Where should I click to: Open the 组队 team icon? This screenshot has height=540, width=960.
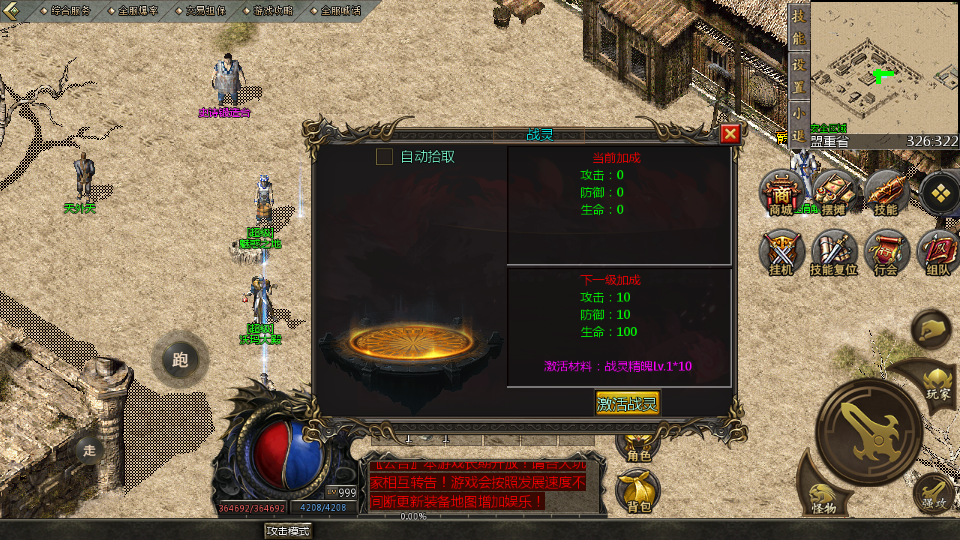938,250
